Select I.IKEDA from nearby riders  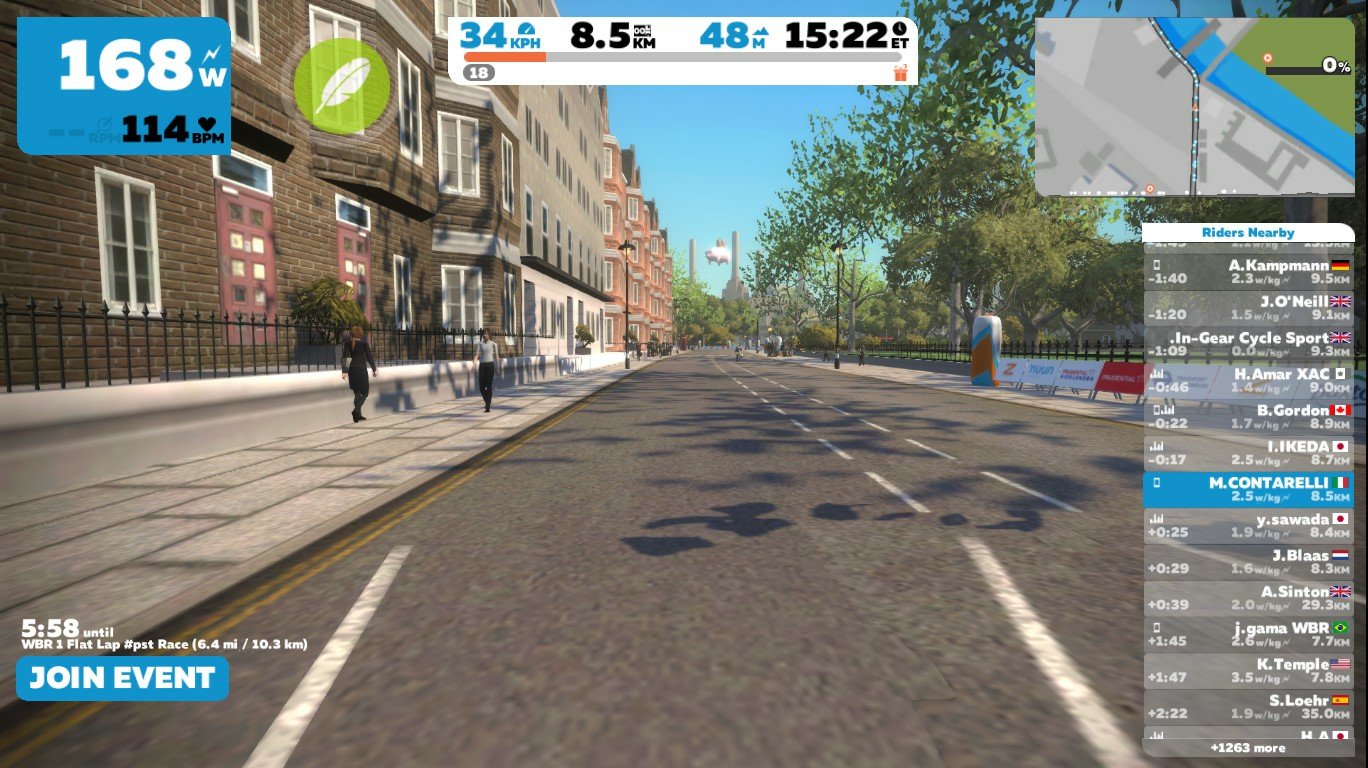[x=1248, y=453]
